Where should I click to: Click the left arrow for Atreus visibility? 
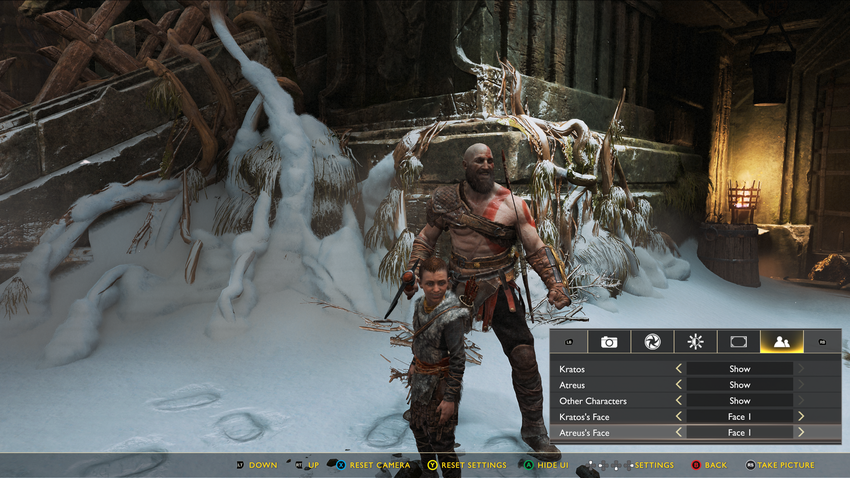[679, 385]
